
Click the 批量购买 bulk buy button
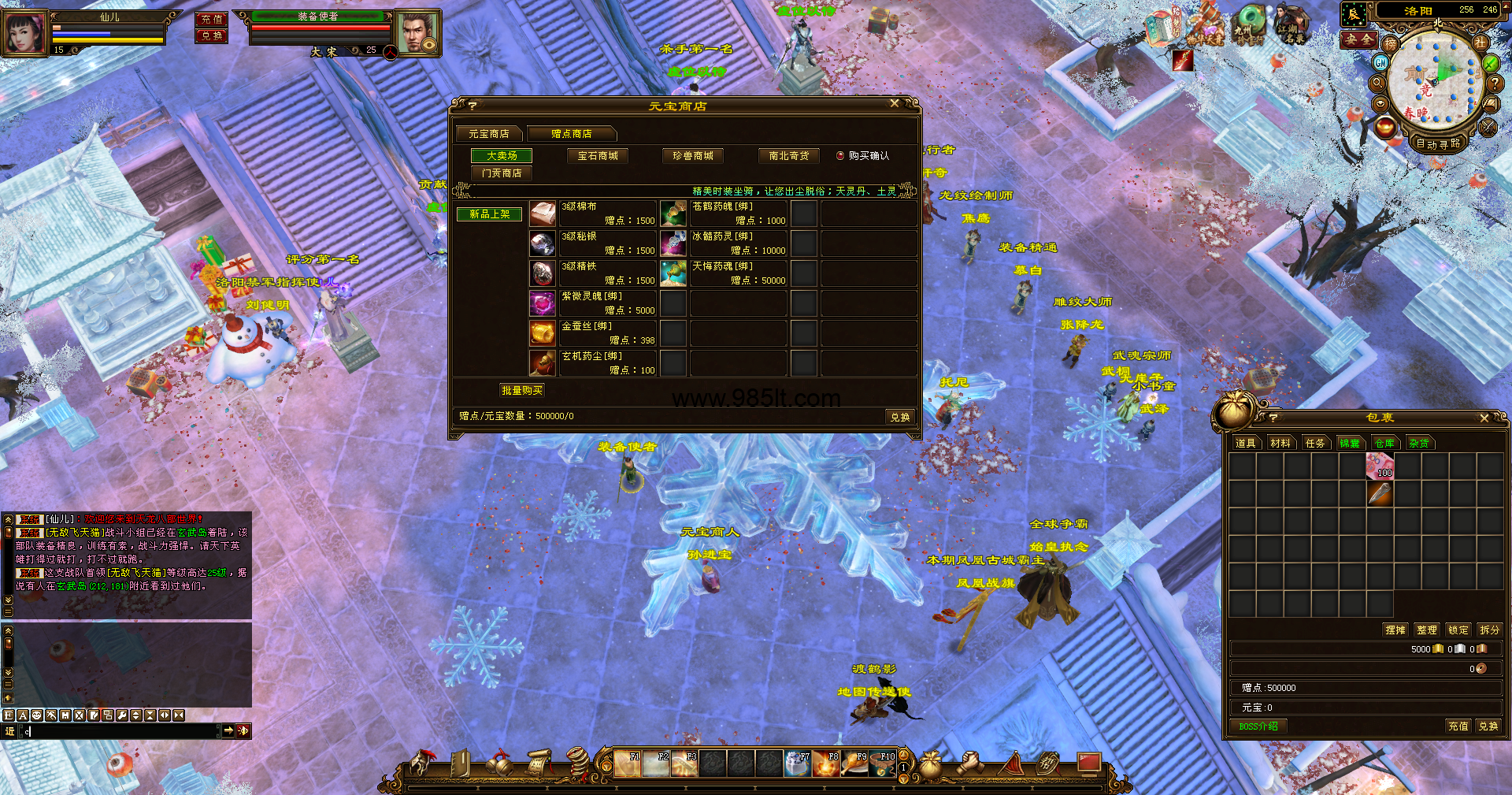(x=522, y=390)
